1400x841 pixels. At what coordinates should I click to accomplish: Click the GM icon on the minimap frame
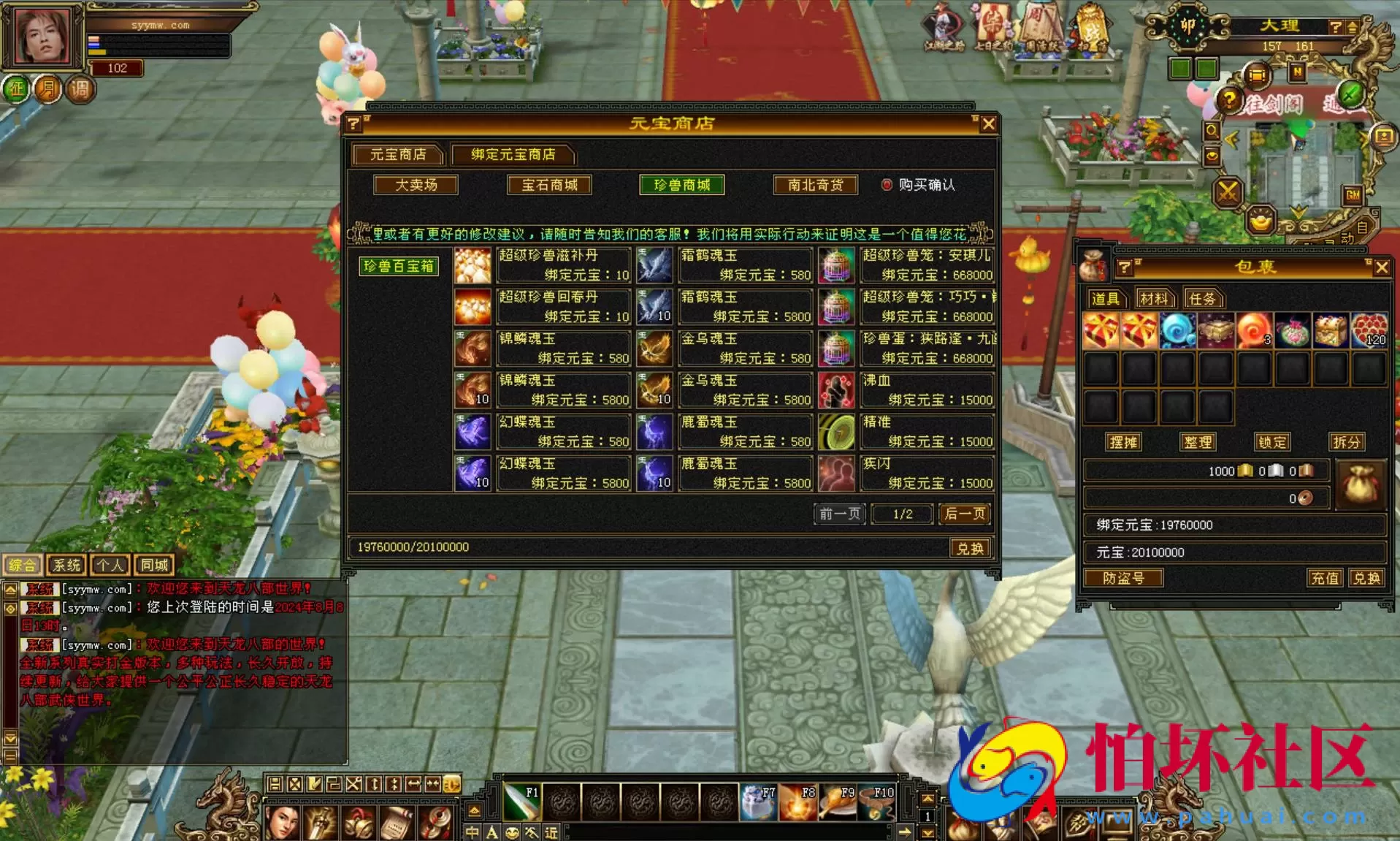pyautogui.click(x=1353, y=196)
